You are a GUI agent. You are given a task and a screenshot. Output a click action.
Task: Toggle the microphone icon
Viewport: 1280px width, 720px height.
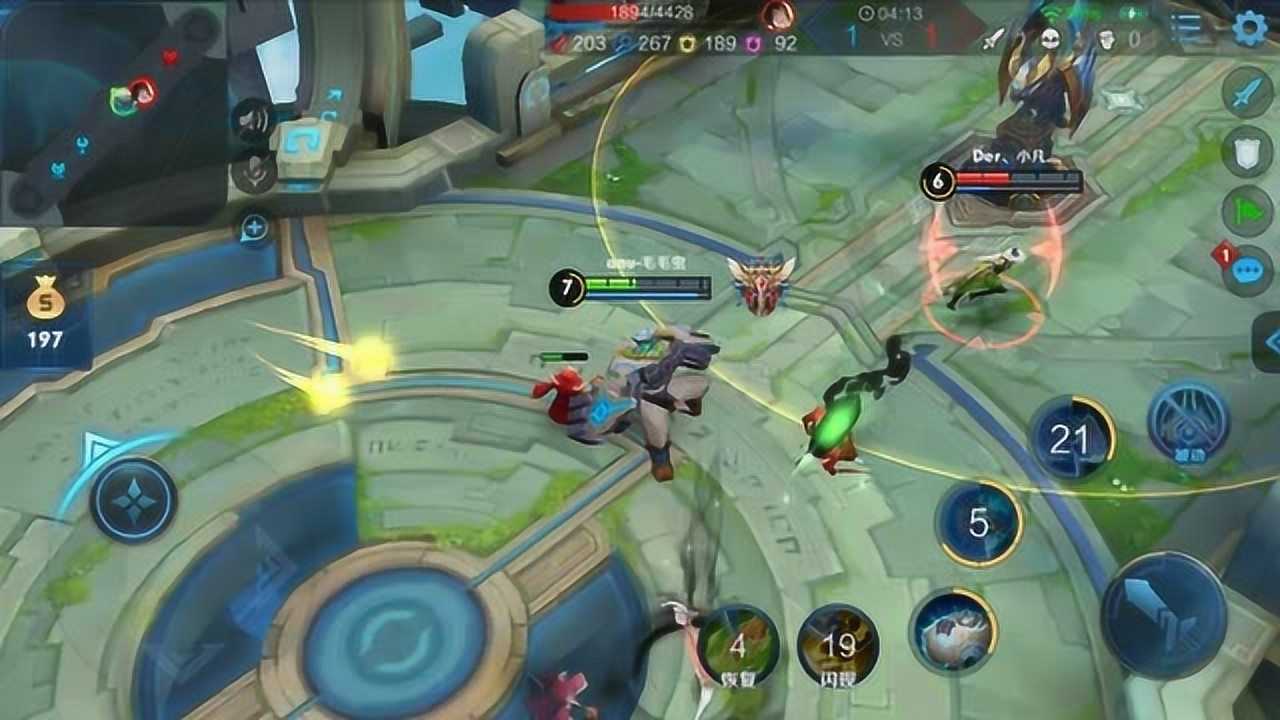click(252, 172)
